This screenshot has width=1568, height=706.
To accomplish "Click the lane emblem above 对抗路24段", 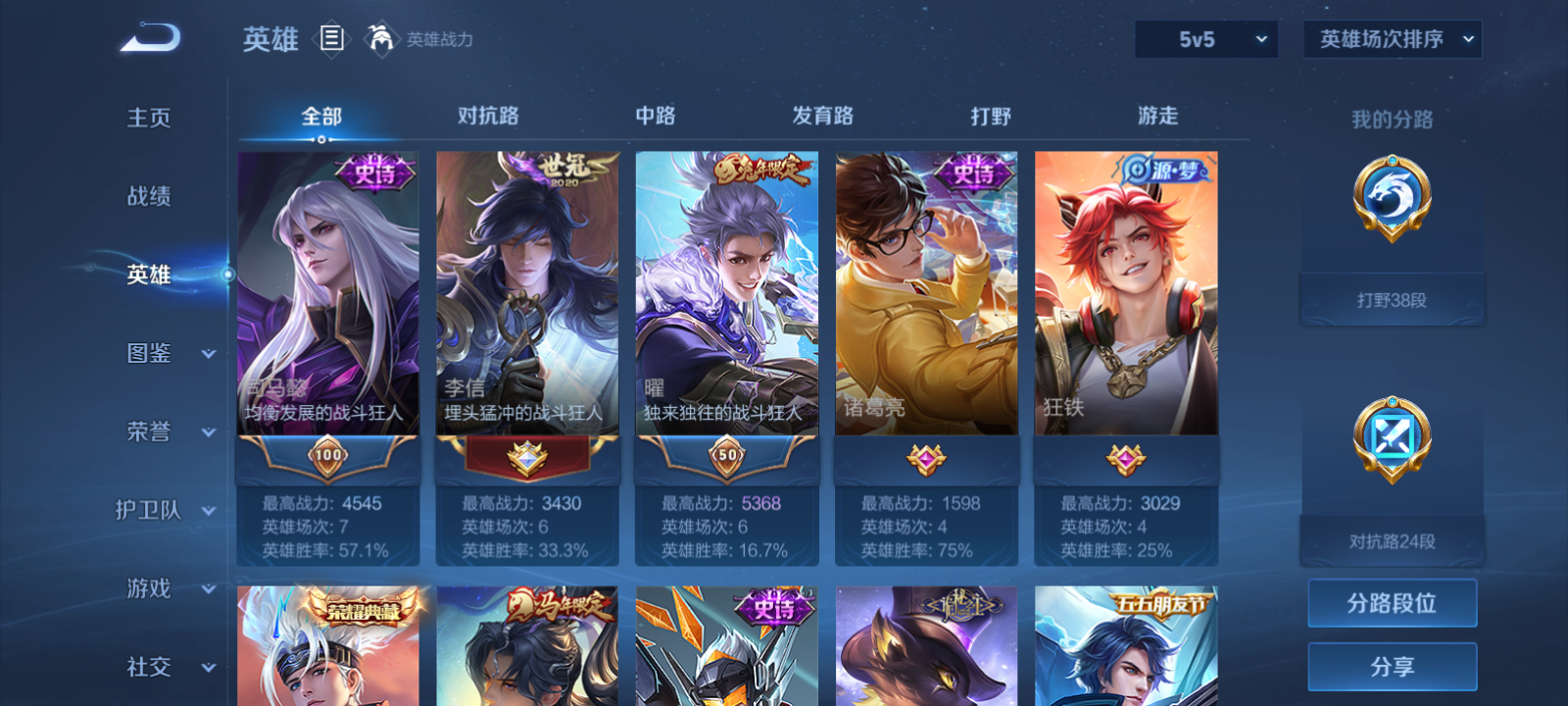I will [x=1393, y=441].
